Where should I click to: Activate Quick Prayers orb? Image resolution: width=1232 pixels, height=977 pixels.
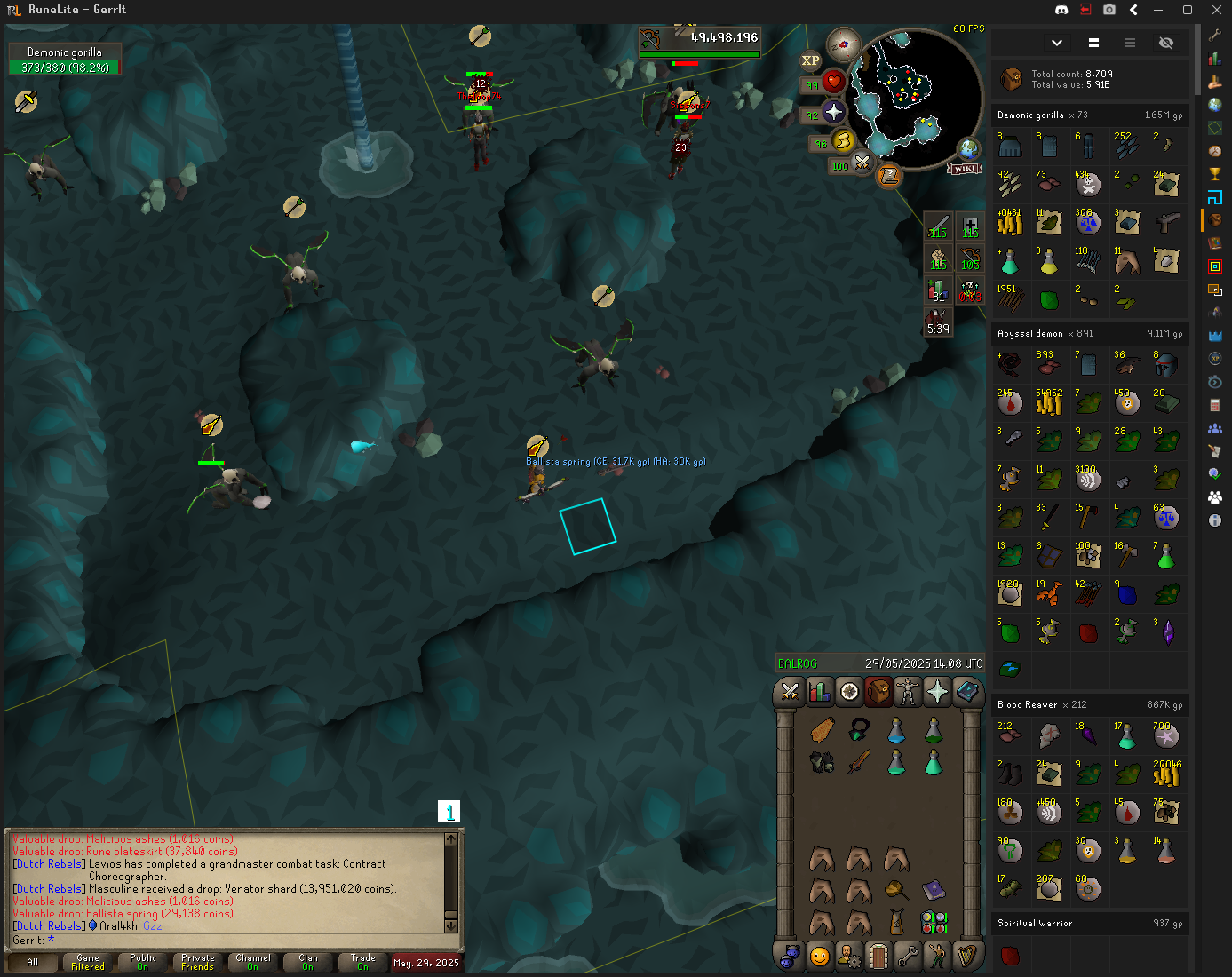pyautogui.click(x=833, y=112)
